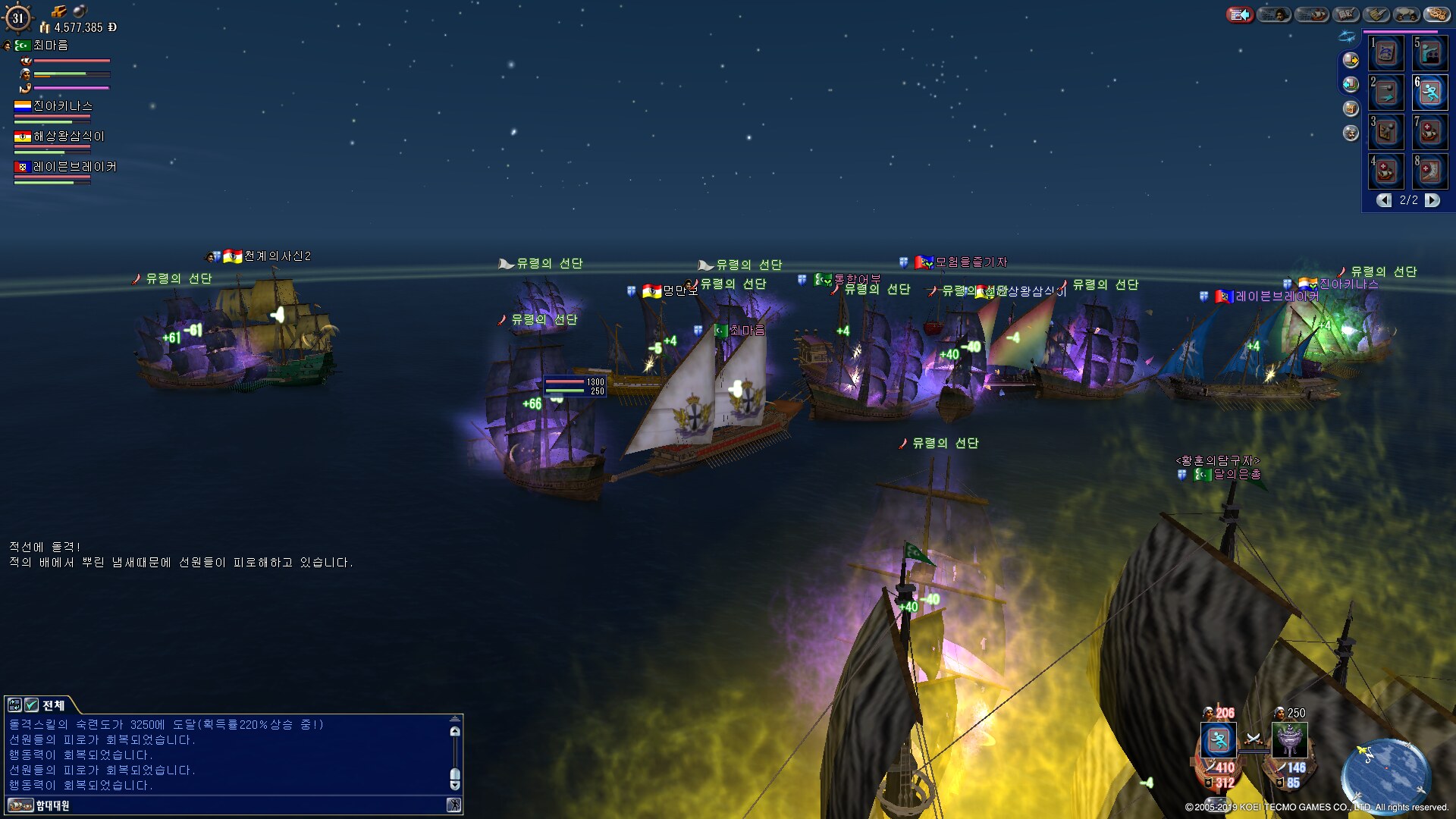Image resolution: width=1456 pixels, height=819 pixels.
Task: Use the running figure skill in slot 6
Action: [x=1430, y=93]
